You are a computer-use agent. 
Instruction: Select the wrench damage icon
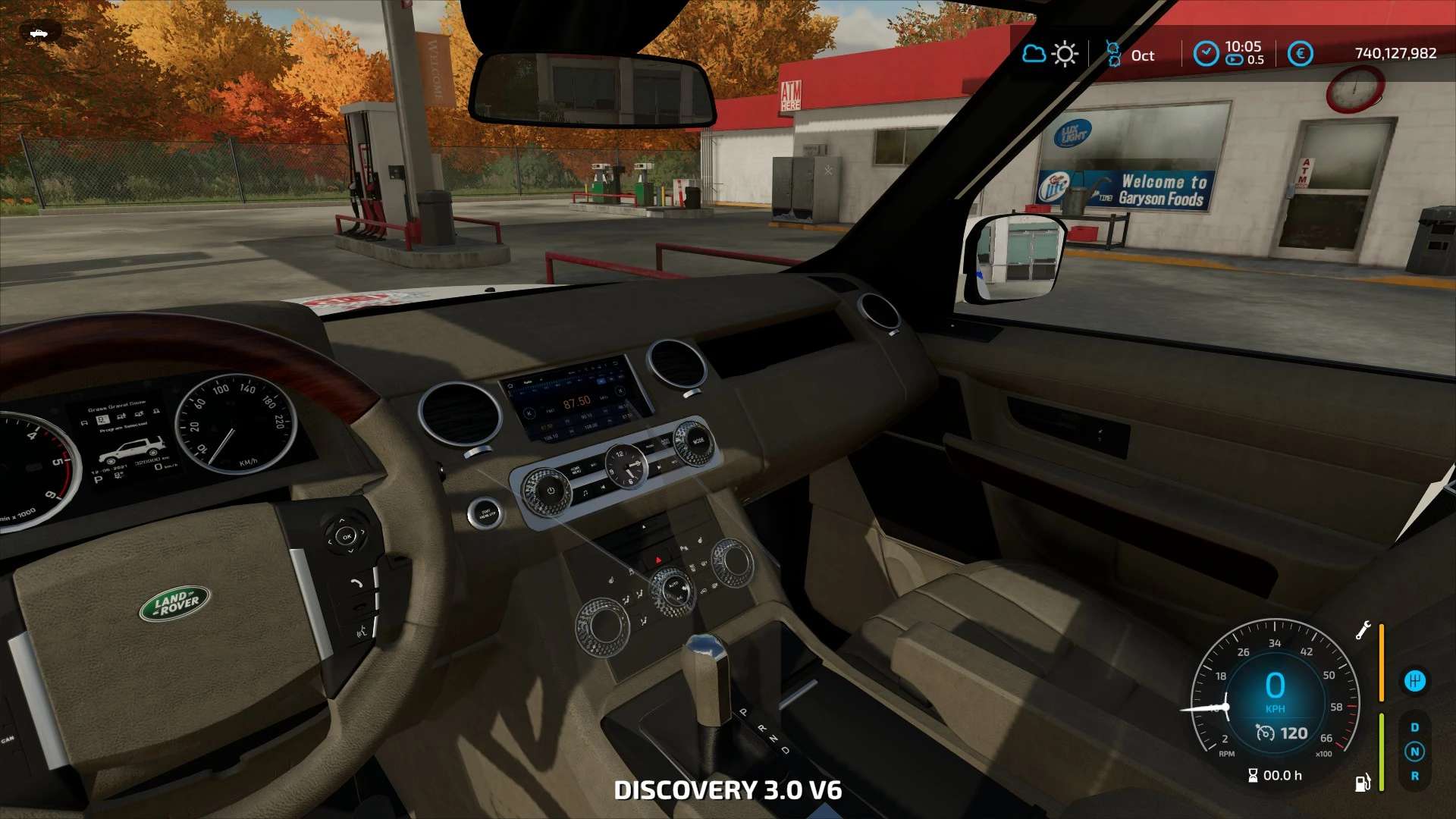coord(1363,631)
